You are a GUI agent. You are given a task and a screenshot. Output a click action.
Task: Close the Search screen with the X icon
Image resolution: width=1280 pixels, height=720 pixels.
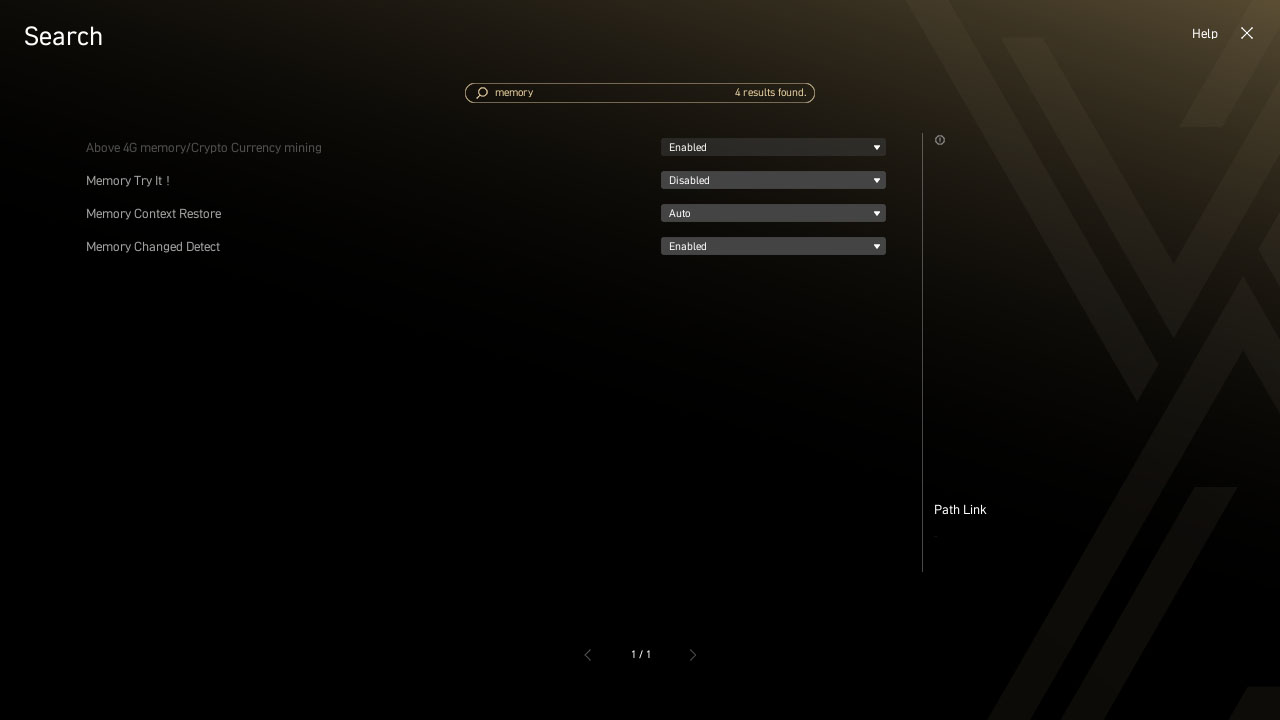[1246, 33]
